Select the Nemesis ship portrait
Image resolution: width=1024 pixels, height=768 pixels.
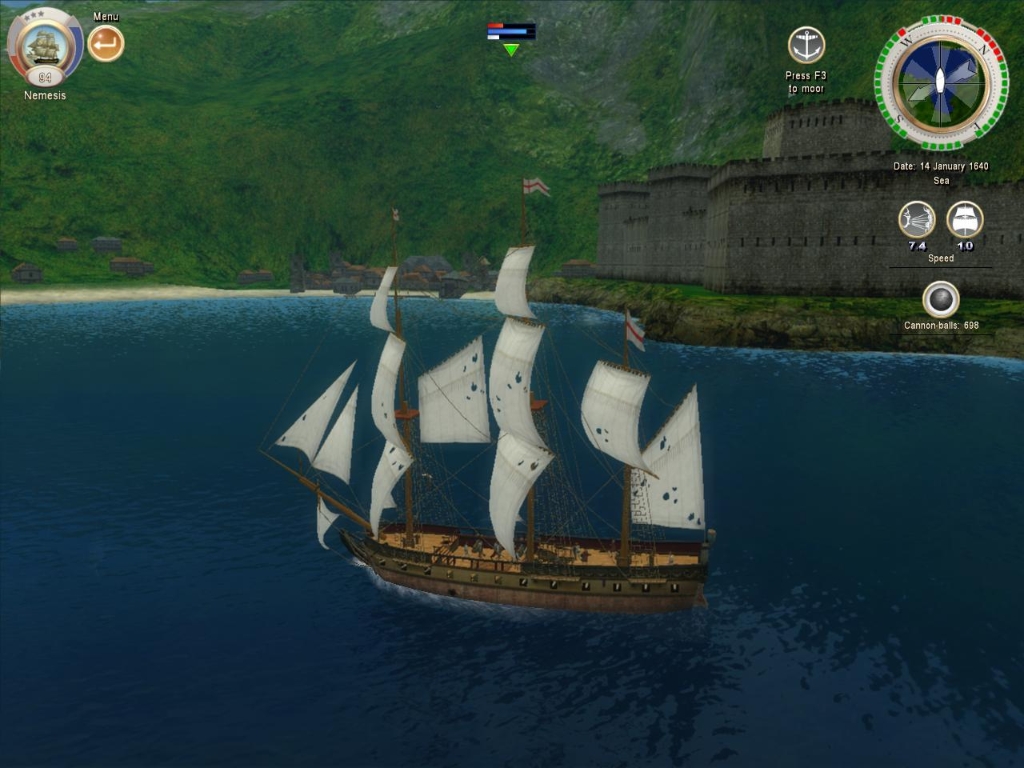pyautogui.click(x=45, y=44)
